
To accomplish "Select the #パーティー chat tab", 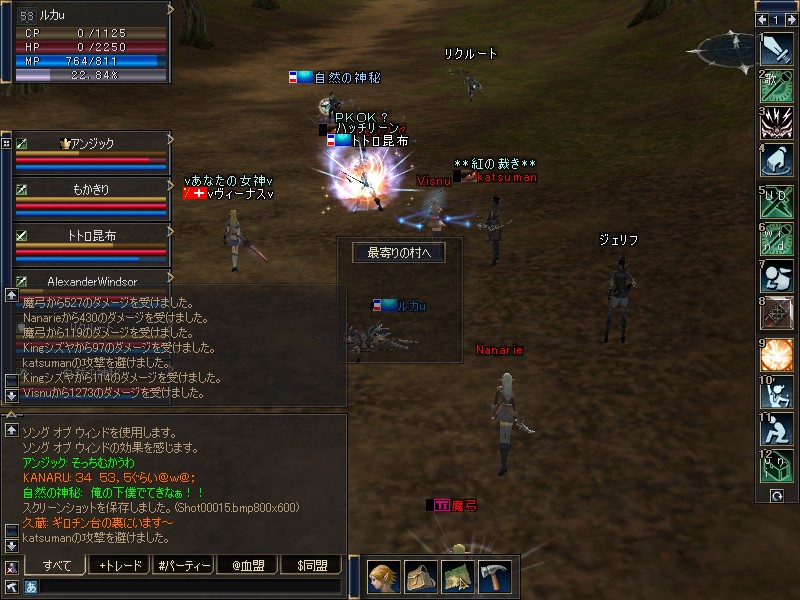I will pyautogui.click(x=184, y=565).
